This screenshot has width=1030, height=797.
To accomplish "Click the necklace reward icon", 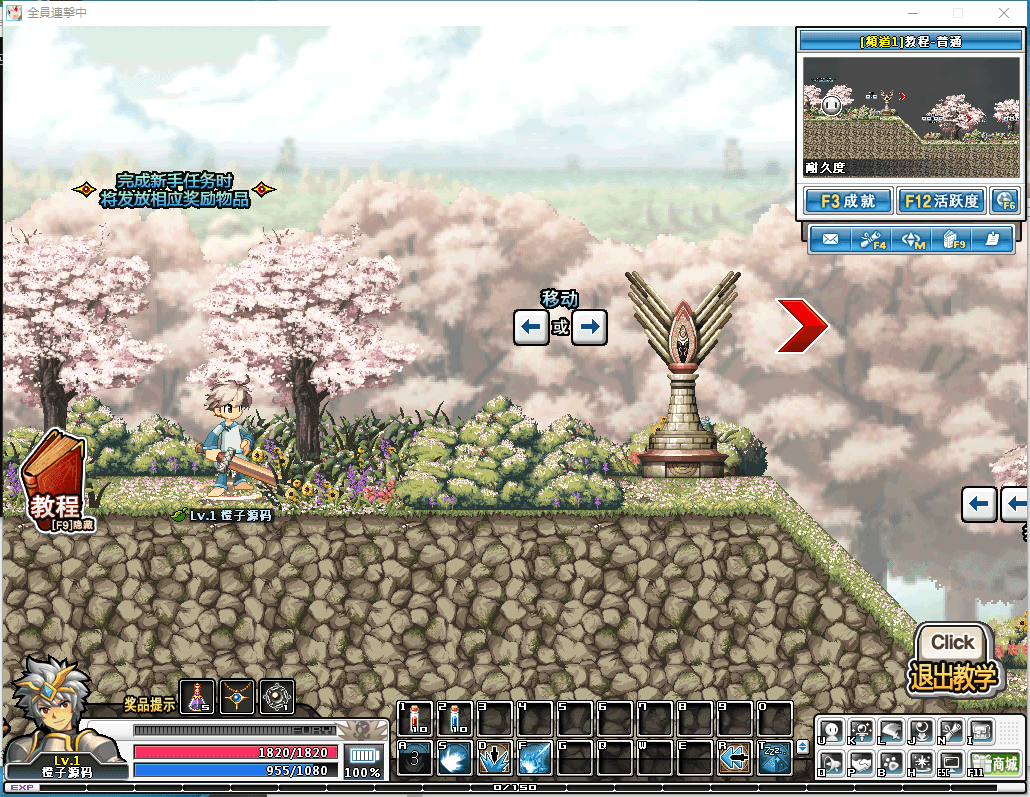I will coord(238,696).
